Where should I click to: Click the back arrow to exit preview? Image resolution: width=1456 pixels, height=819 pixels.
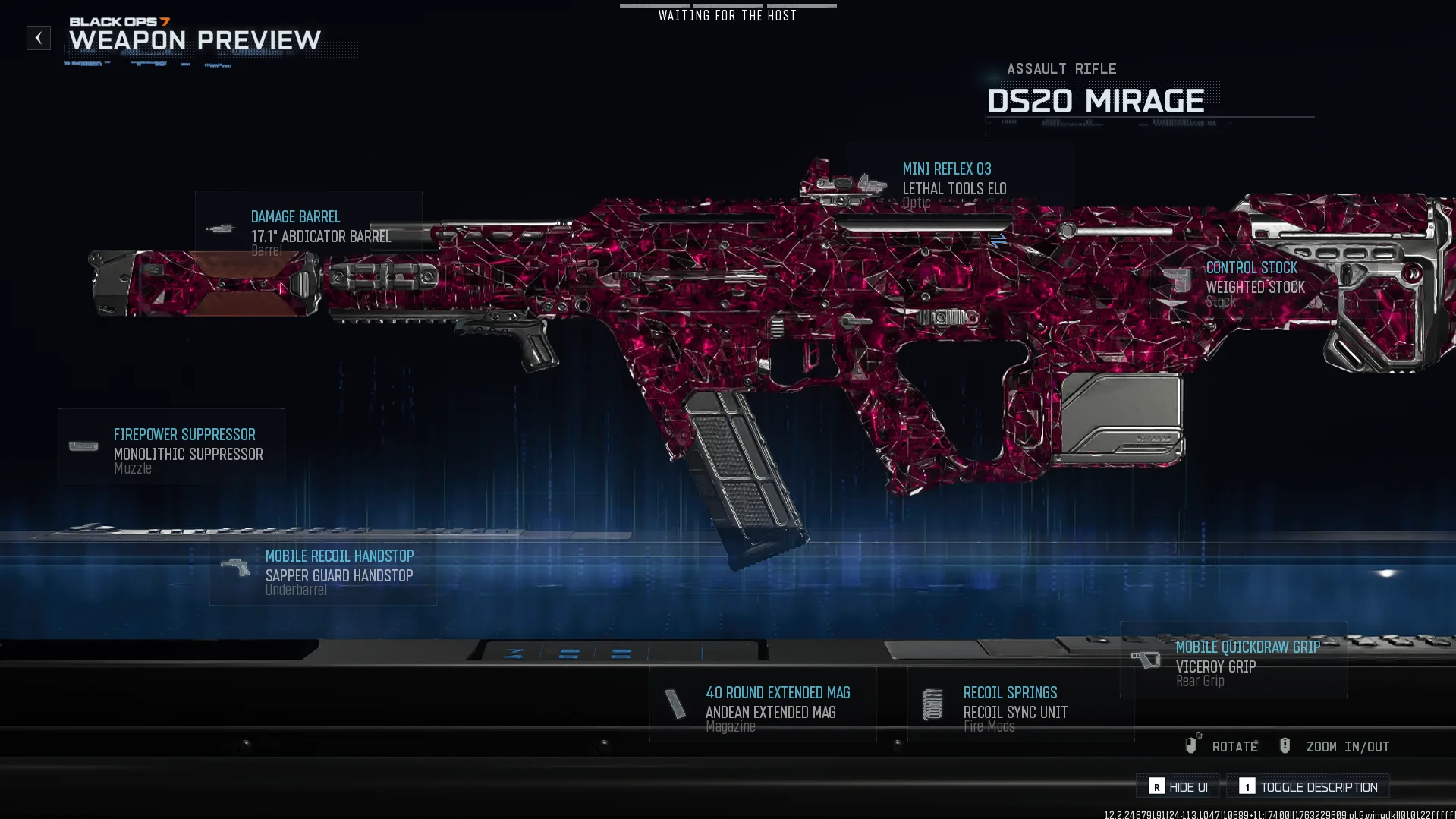tap(38, 38)
